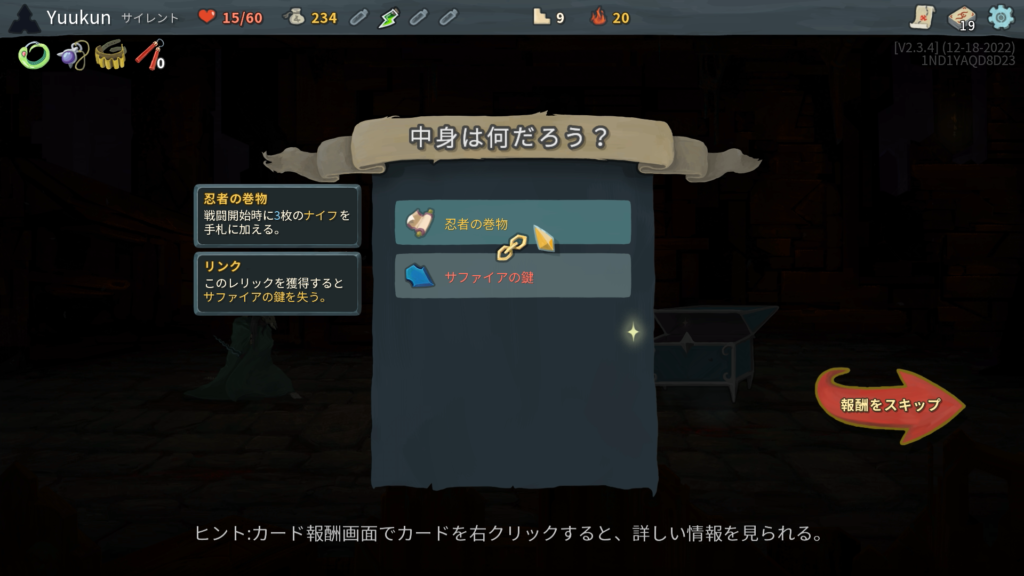Take the 忍者の巻物 relic reward

click(x=512, y=223)
